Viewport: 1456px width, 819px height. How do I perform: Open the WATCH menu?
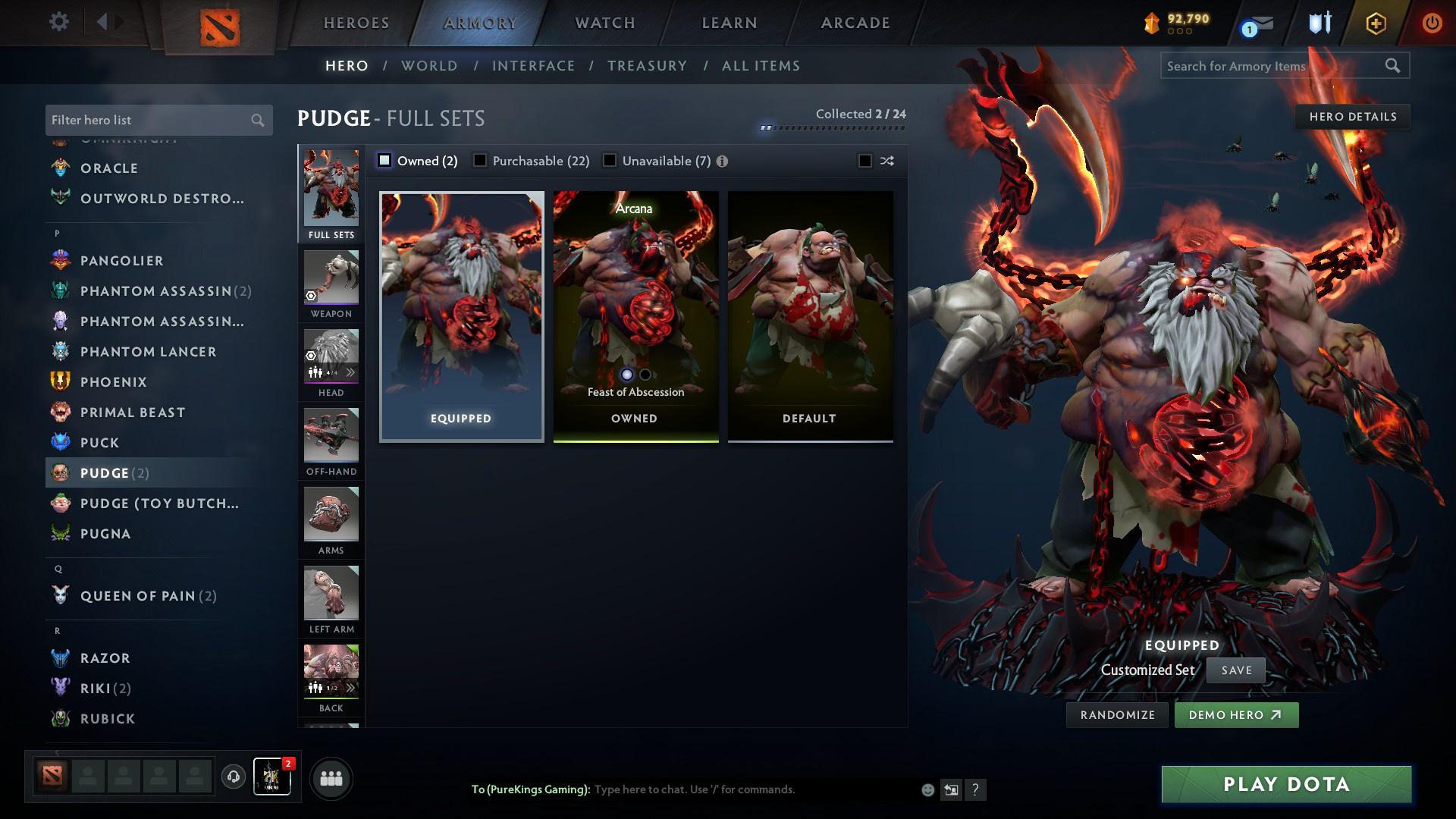(603, 23)
